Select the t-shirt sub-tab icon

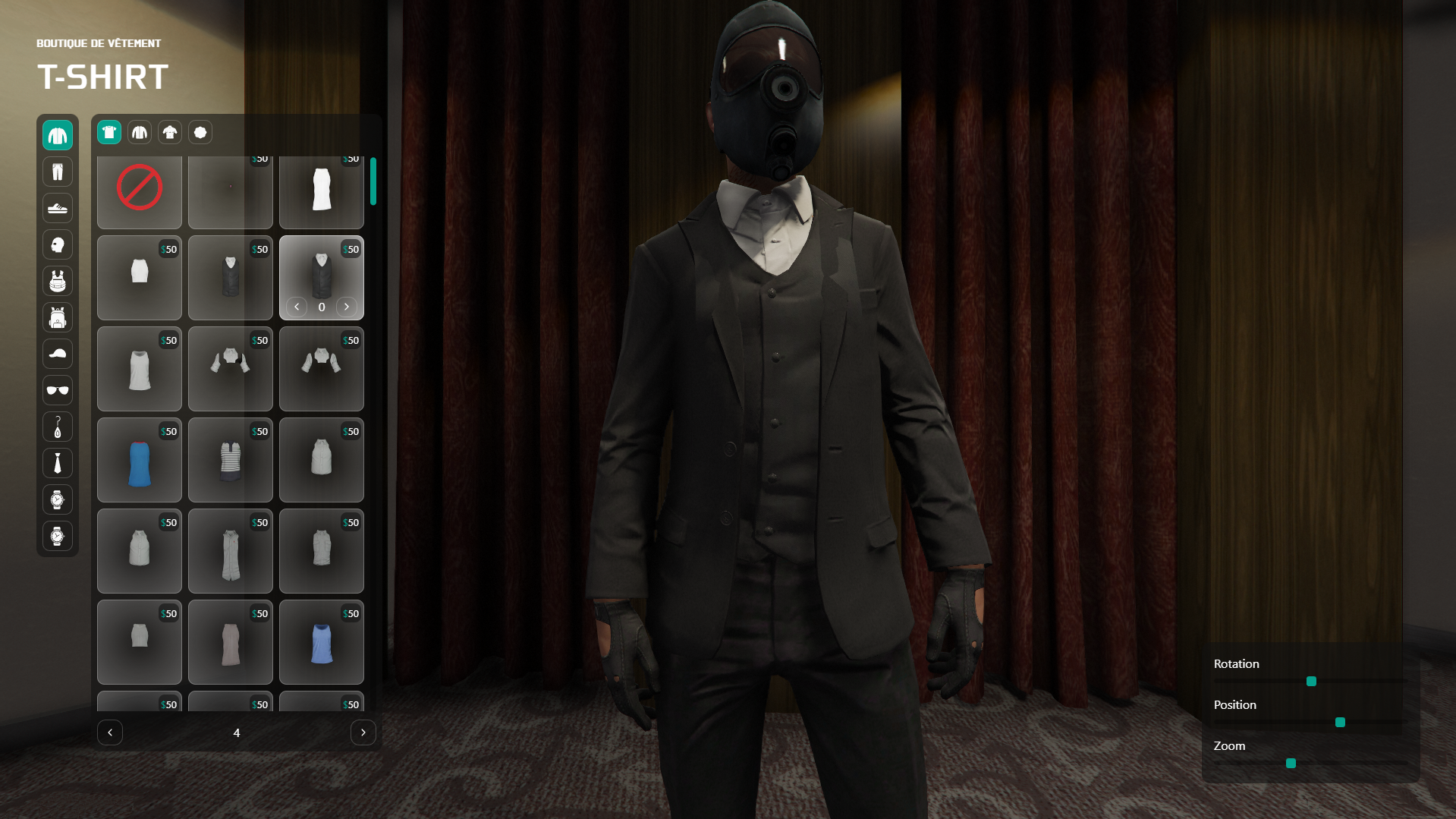coord(108,132)
